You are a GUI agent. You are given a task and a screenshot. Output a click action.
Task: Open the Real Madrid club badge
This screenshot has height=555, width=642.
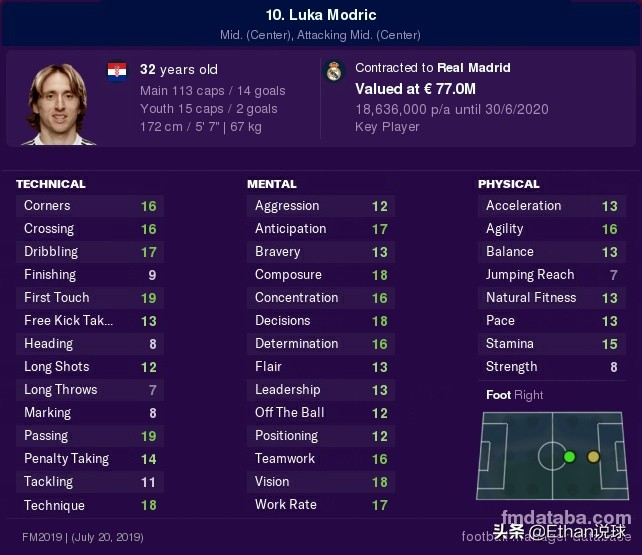tap(334, 70)
